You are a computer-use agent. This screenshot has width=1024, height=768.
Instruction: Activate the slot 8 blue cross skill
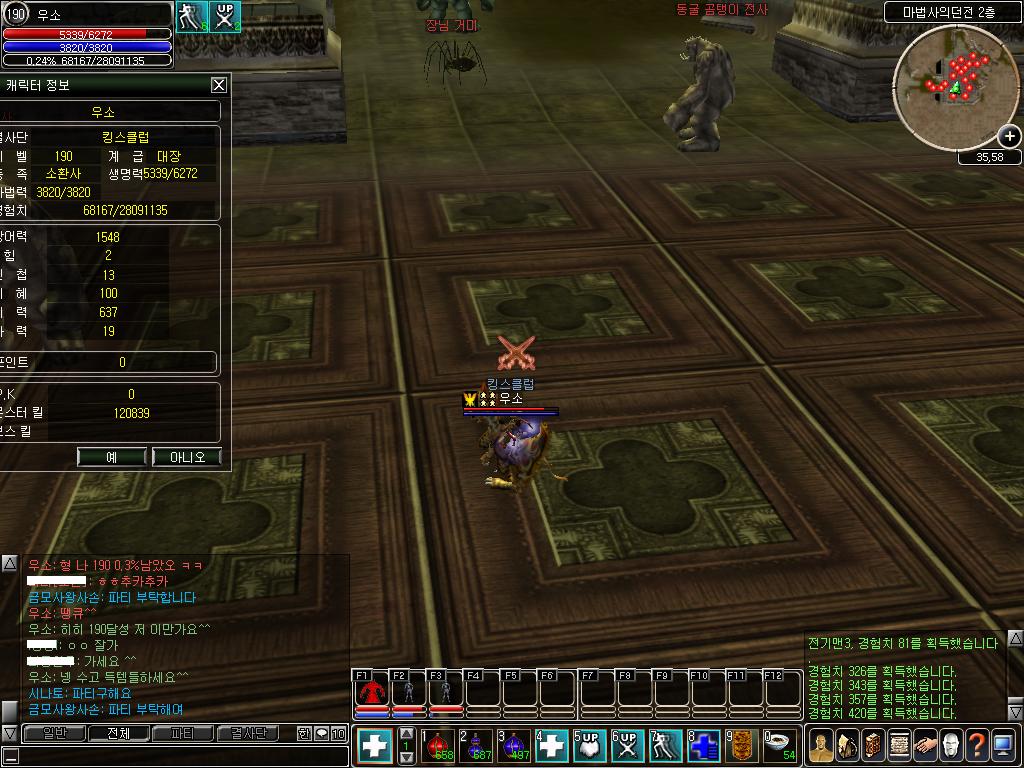coord(703,745)
